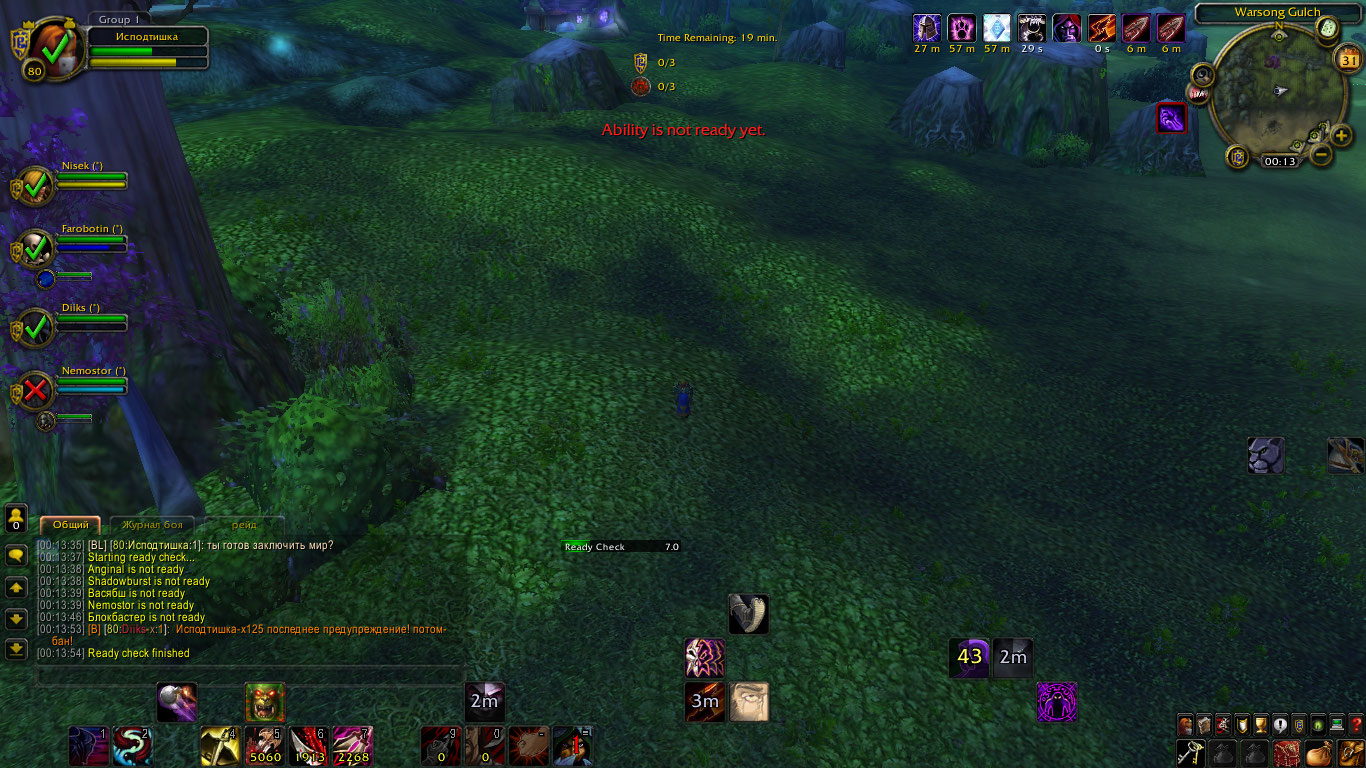This screenshot has width=1366, height=768.
Task: Jump chat to the bottom
Action: coord(16,649)
